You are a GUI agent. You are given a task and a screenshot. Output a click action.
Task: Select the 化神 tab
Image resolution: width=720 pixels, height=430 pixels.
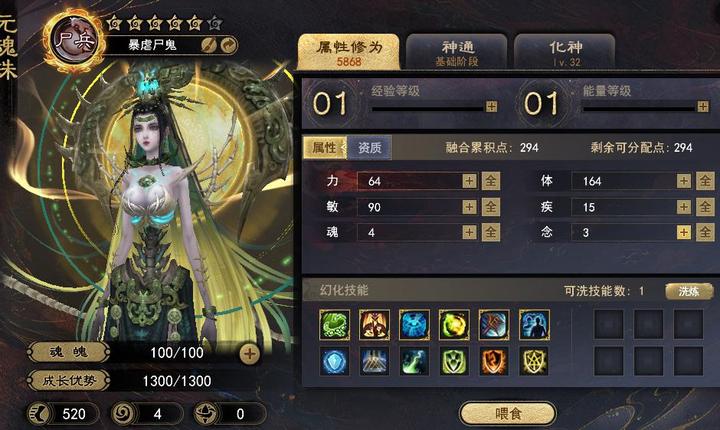pos(563,52)
